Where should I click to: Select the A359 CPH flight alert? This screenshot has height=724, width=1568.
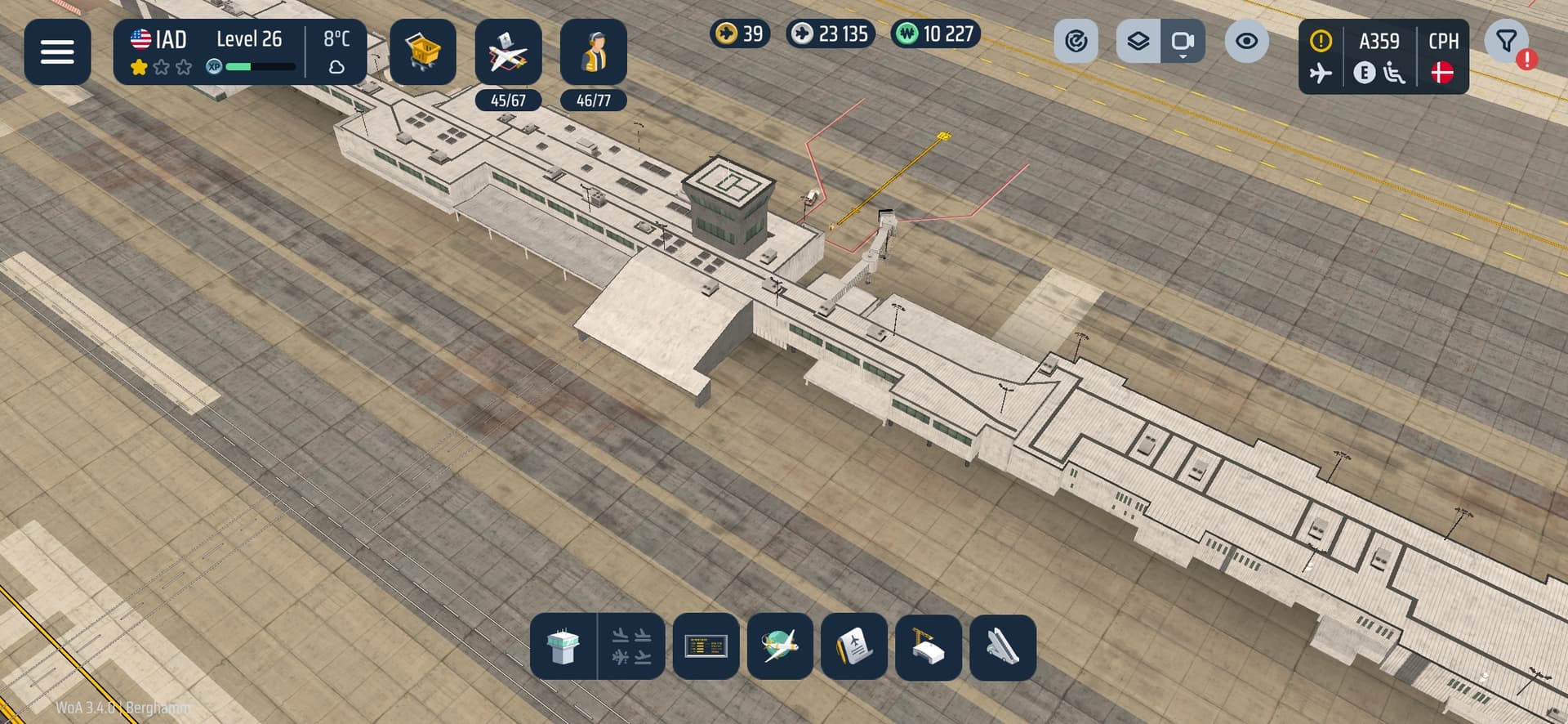(x=1383, y=56)
